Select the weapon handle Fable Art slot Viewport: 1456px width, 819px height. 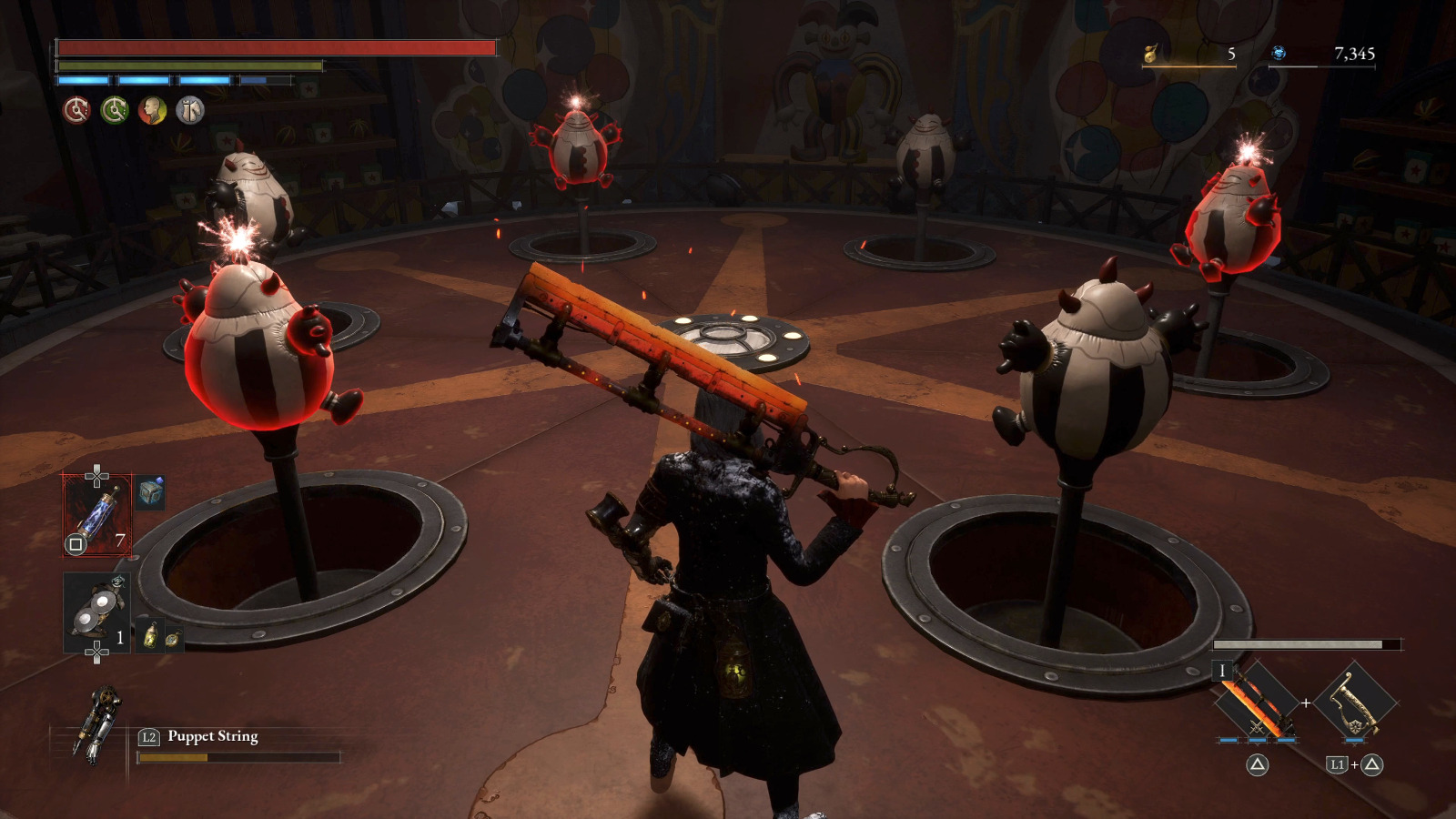(x=1354, y=703)
